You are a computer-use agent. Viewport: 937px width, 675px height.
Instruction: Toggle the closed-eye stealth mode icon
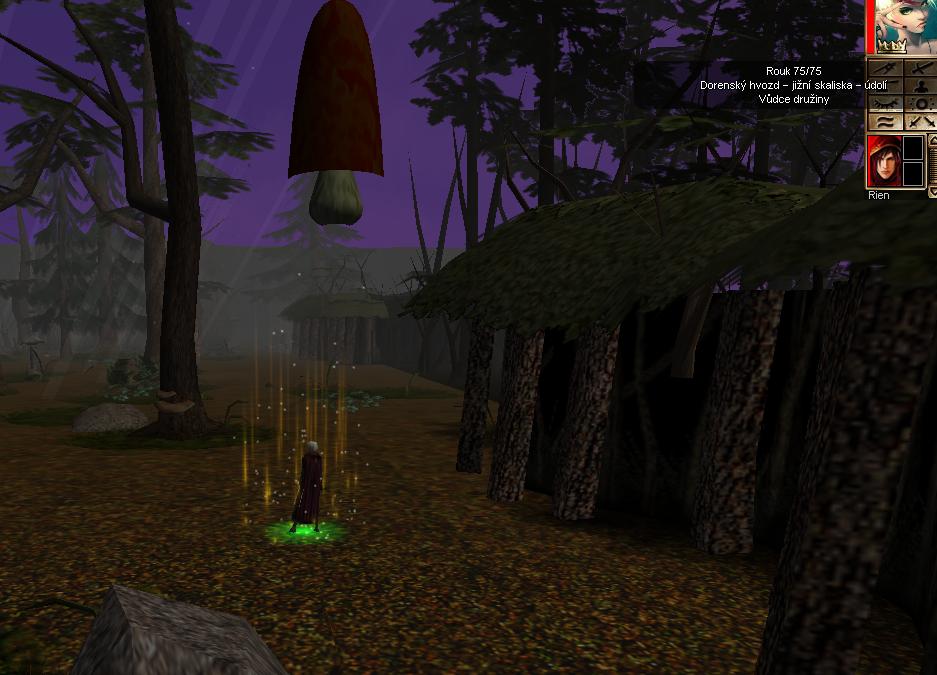click(x=884, y=104)
